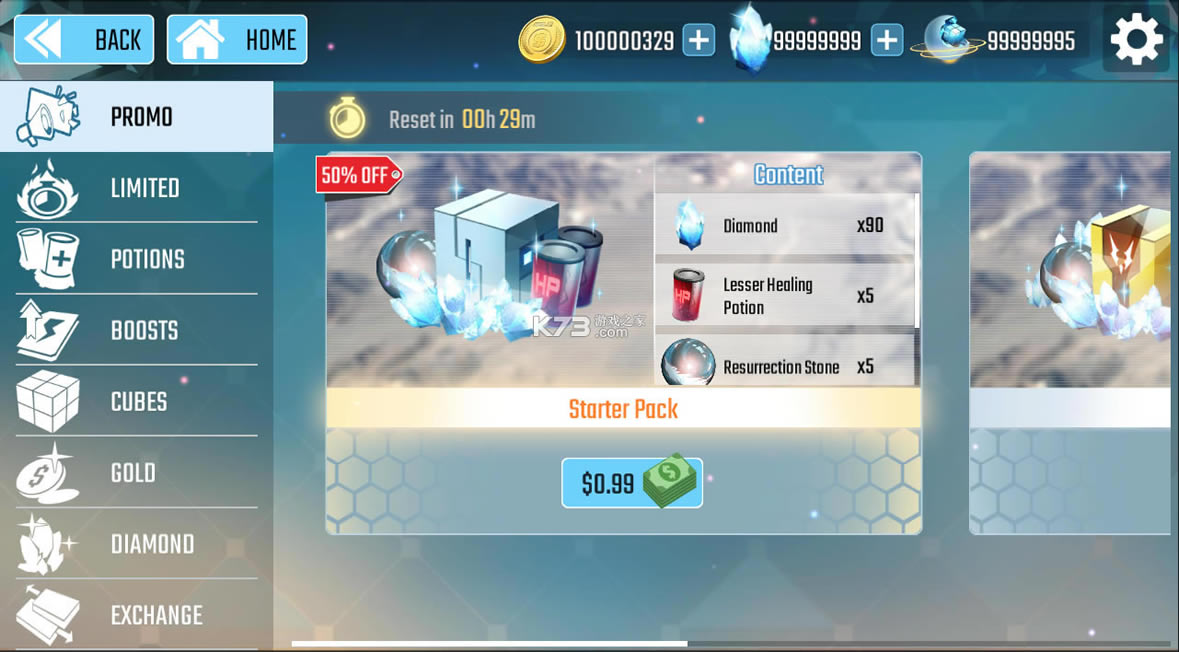
Task: Open the POTIONS shop category
Action: coord(136,259)
